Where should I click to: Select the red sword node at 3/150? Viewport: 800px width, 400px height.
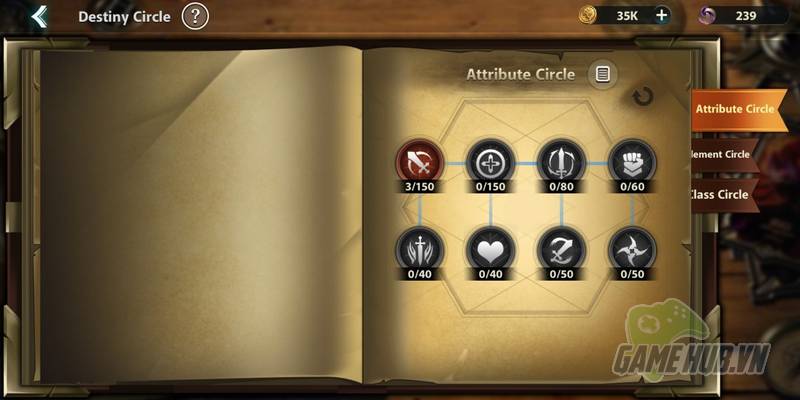[420, 162]
